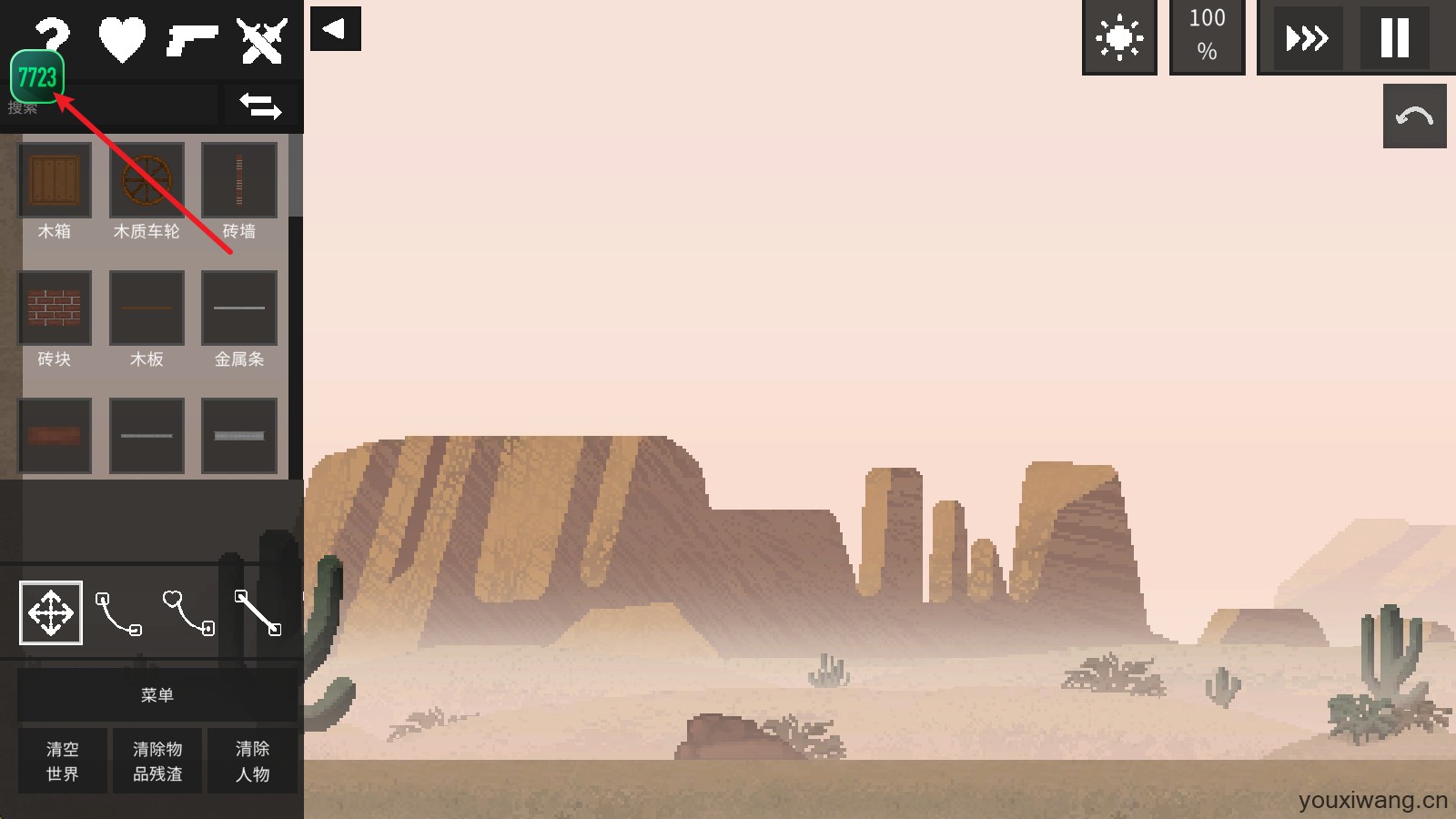The image size is (1456, 819).
Task: Open the heart living-entities category
Action: [x=122, y=40]
